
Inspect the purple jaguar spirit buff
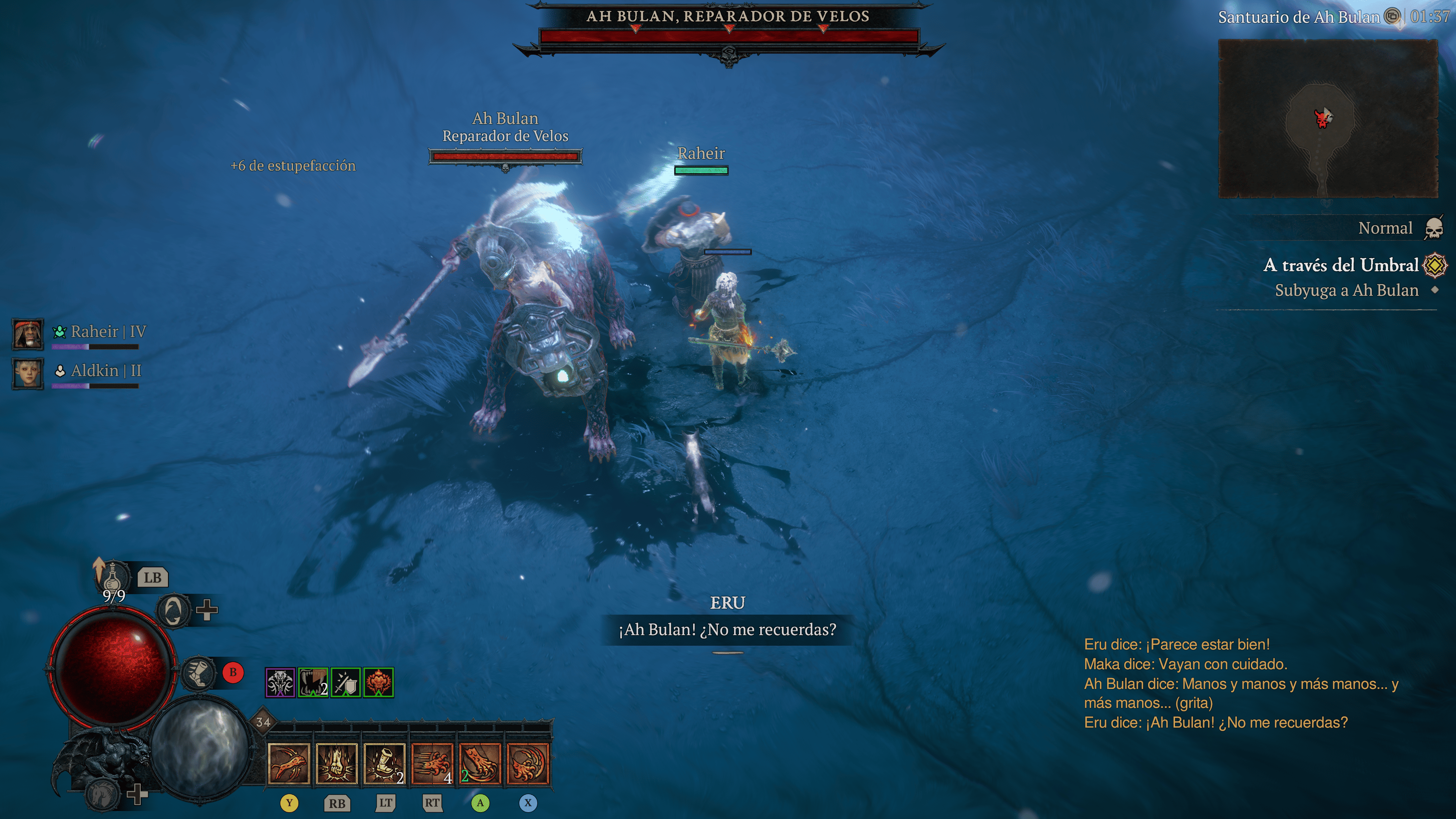click(280, 683)
